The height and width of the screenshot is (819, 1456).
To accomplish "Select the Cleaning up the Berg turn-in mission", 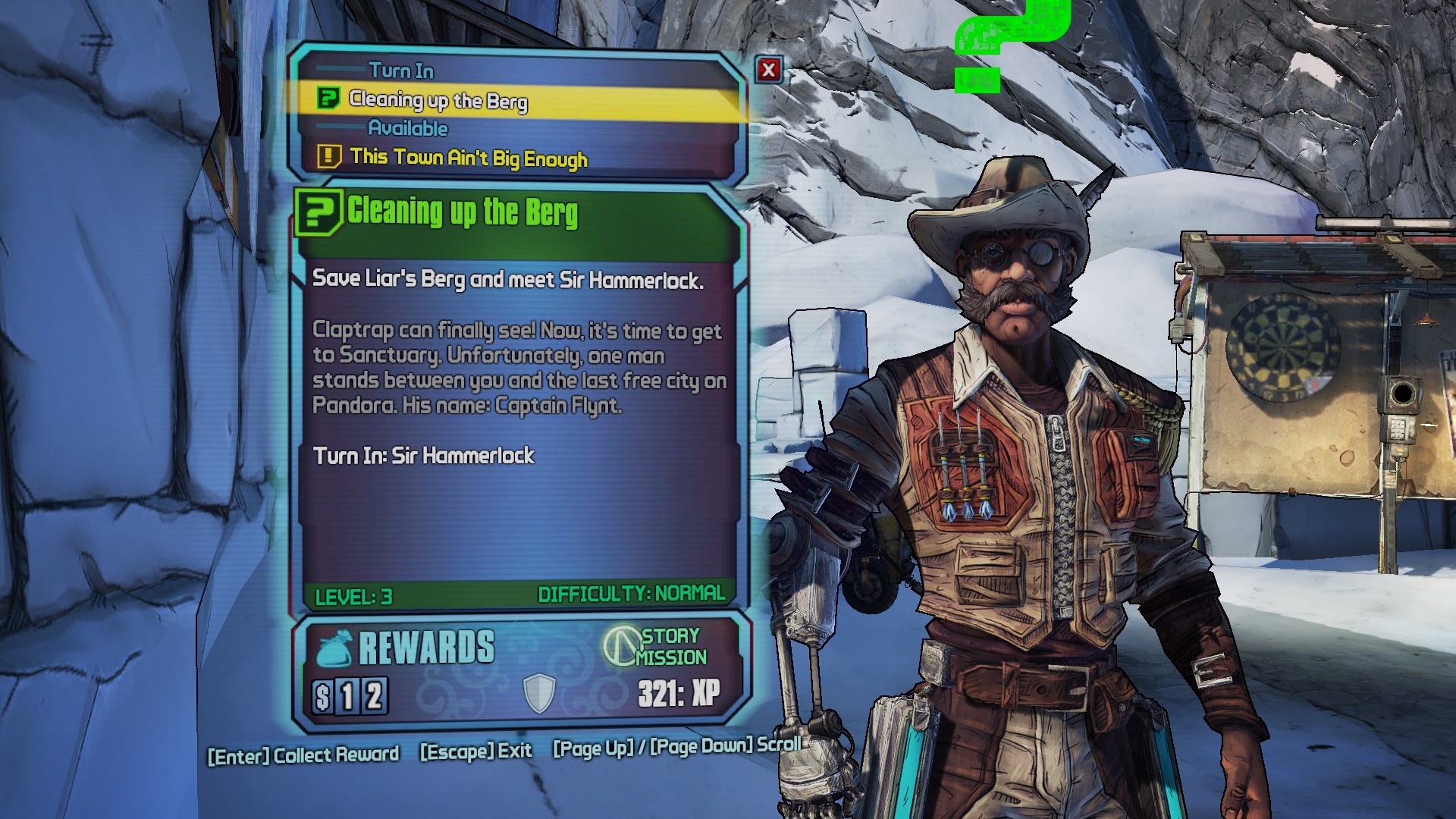I will click(438, 101).
